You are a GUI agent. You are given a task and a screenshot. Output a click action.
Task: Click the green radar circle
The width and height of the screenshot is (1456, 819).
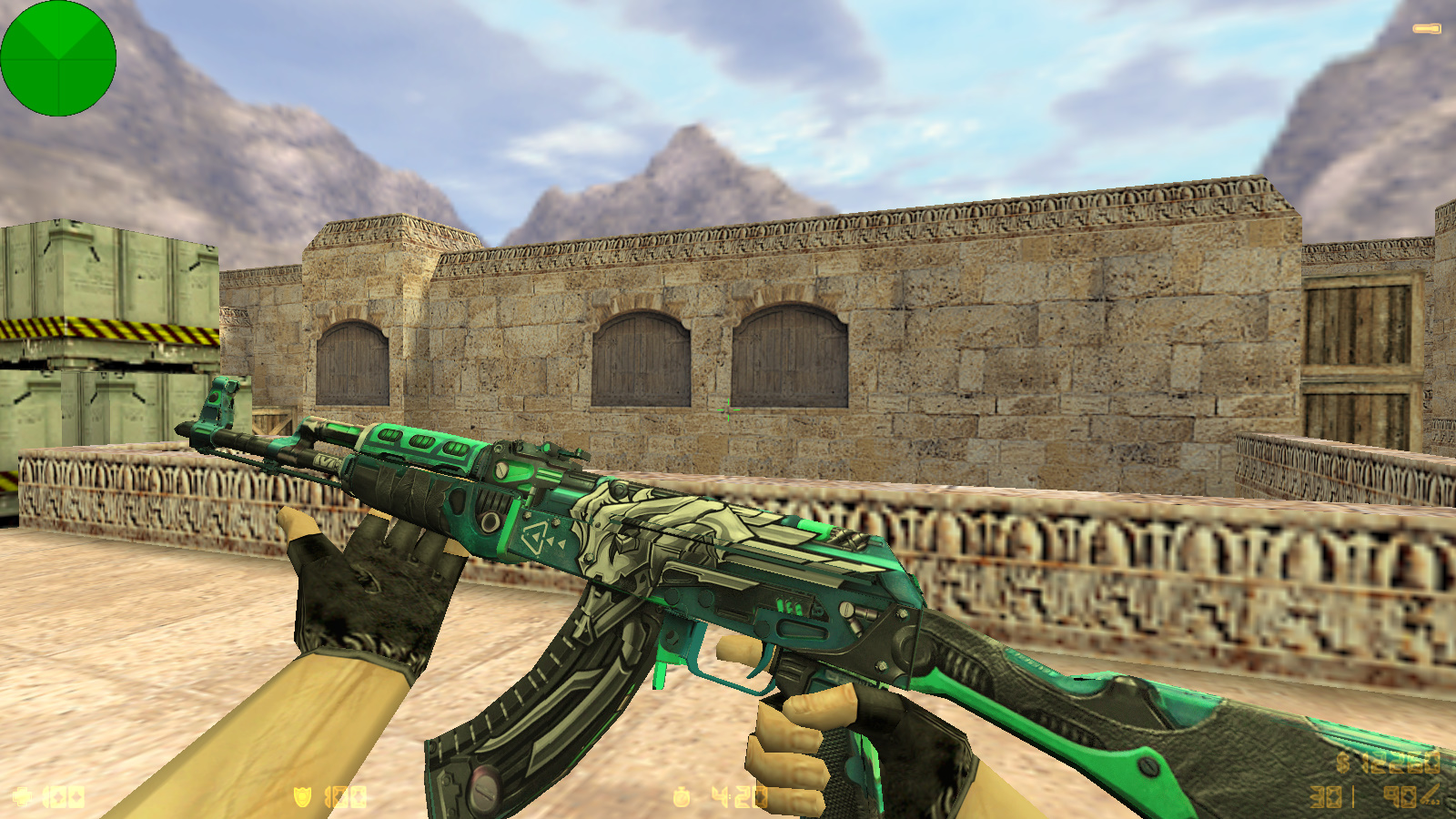[x=57, y=57]
